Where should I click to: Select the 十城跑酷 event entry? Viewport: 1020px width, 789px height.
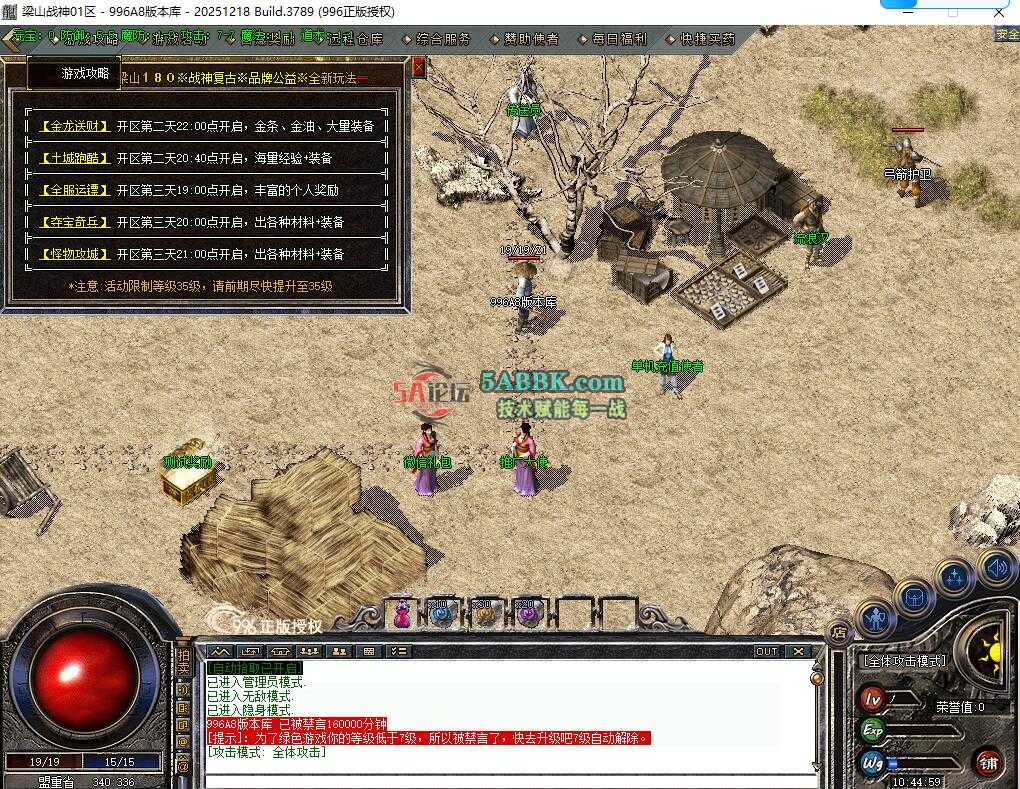74,158
